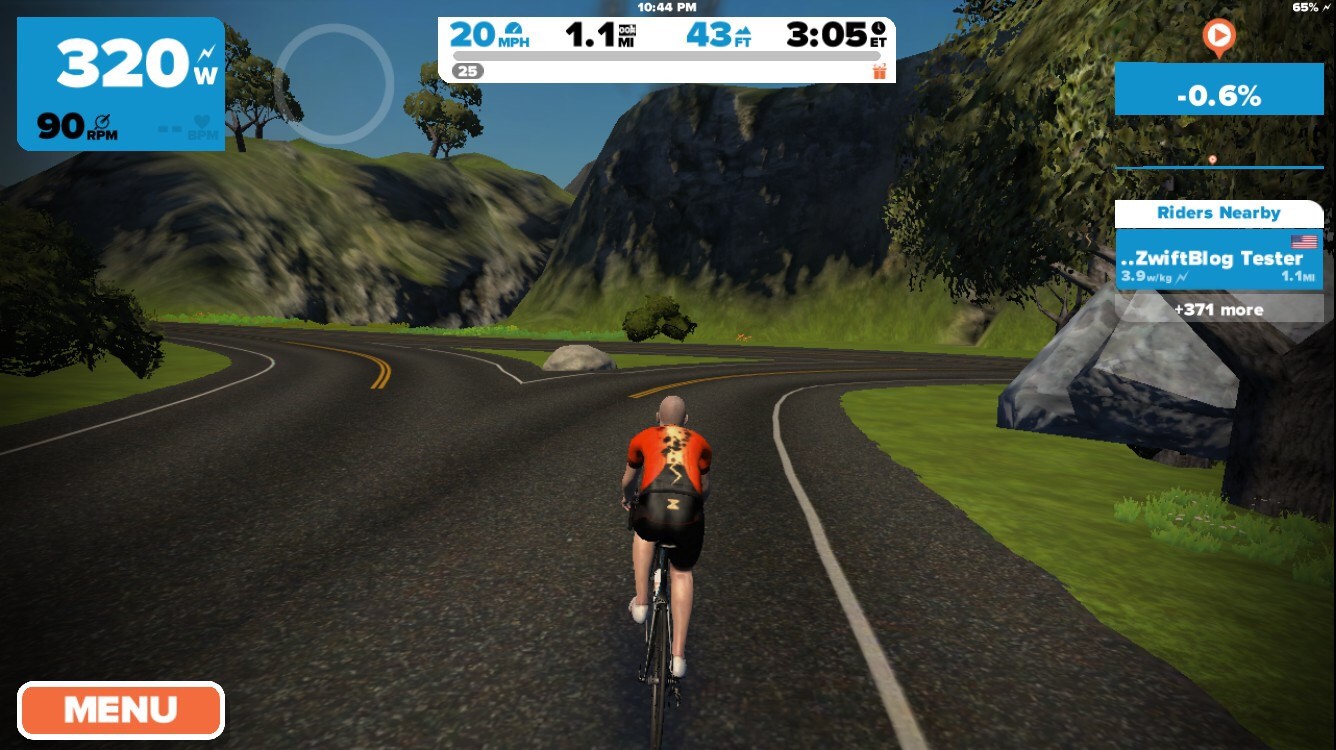Open the orange MENU button
The width and height of the screenshot is (1336, 750).
coord(120,710)
